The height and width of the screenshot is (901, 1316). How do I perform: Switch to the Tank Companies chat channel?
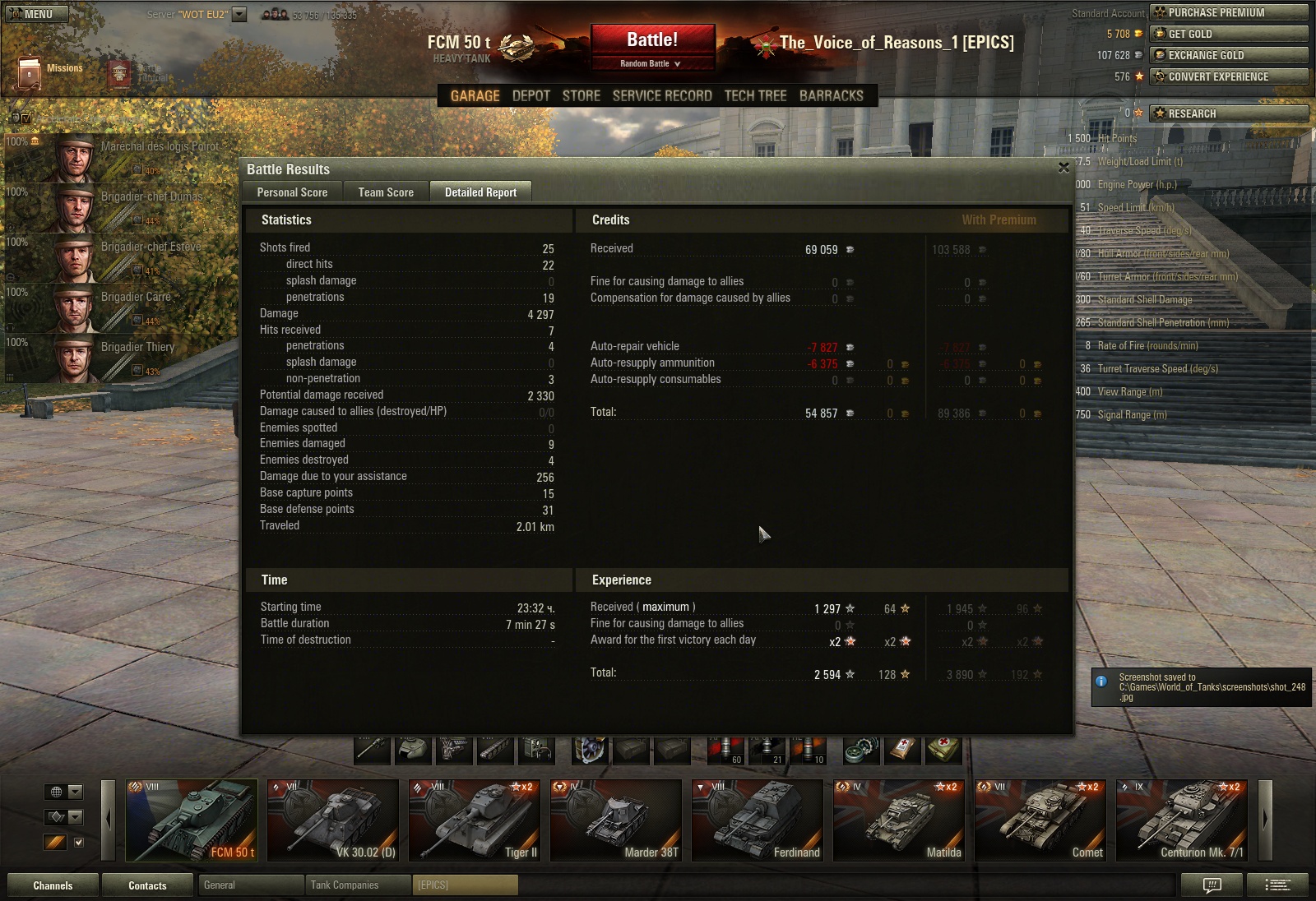pos(356,885)
